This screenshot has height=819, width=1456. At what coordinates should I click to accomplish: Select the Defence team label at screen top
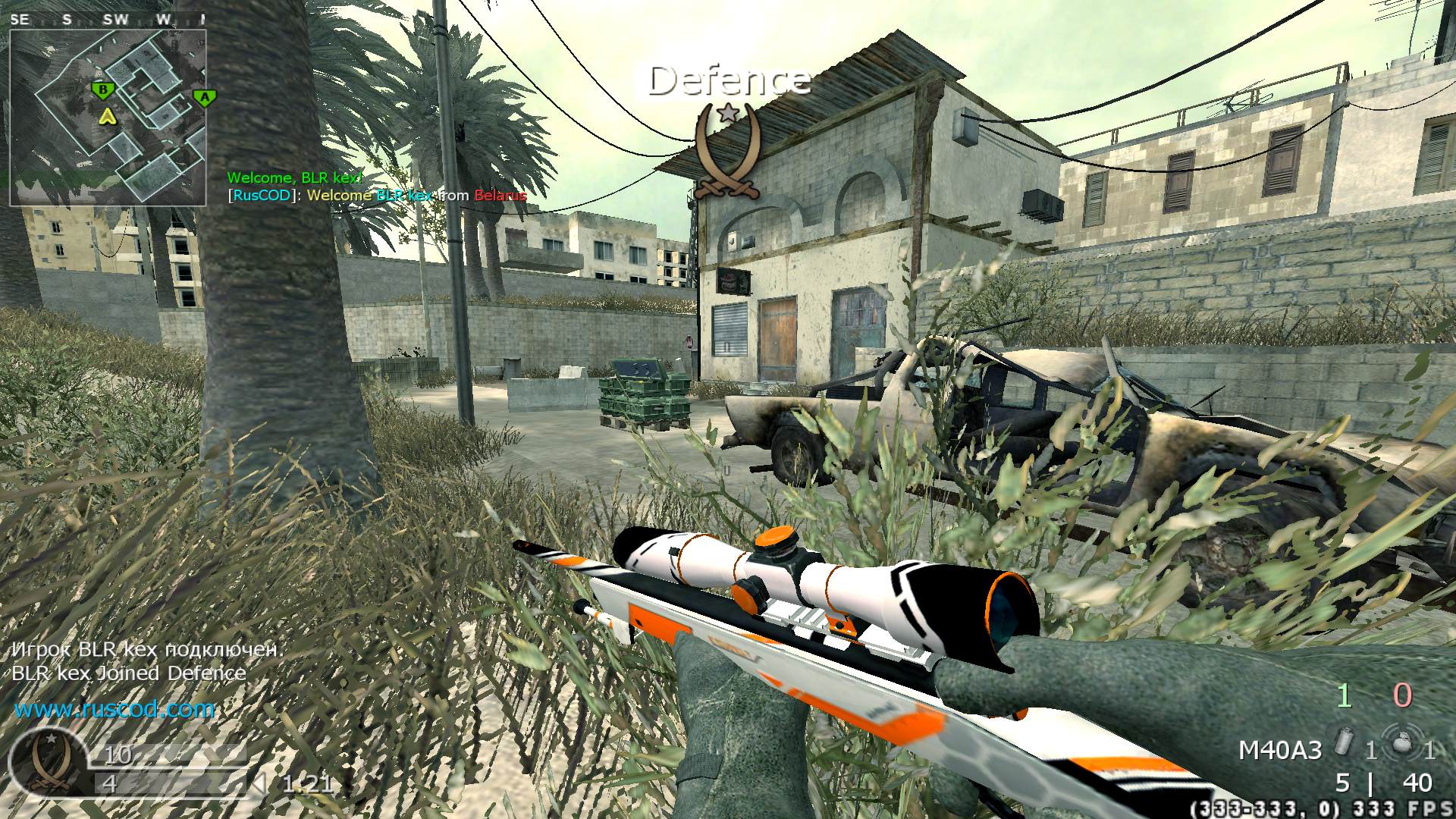730,78
